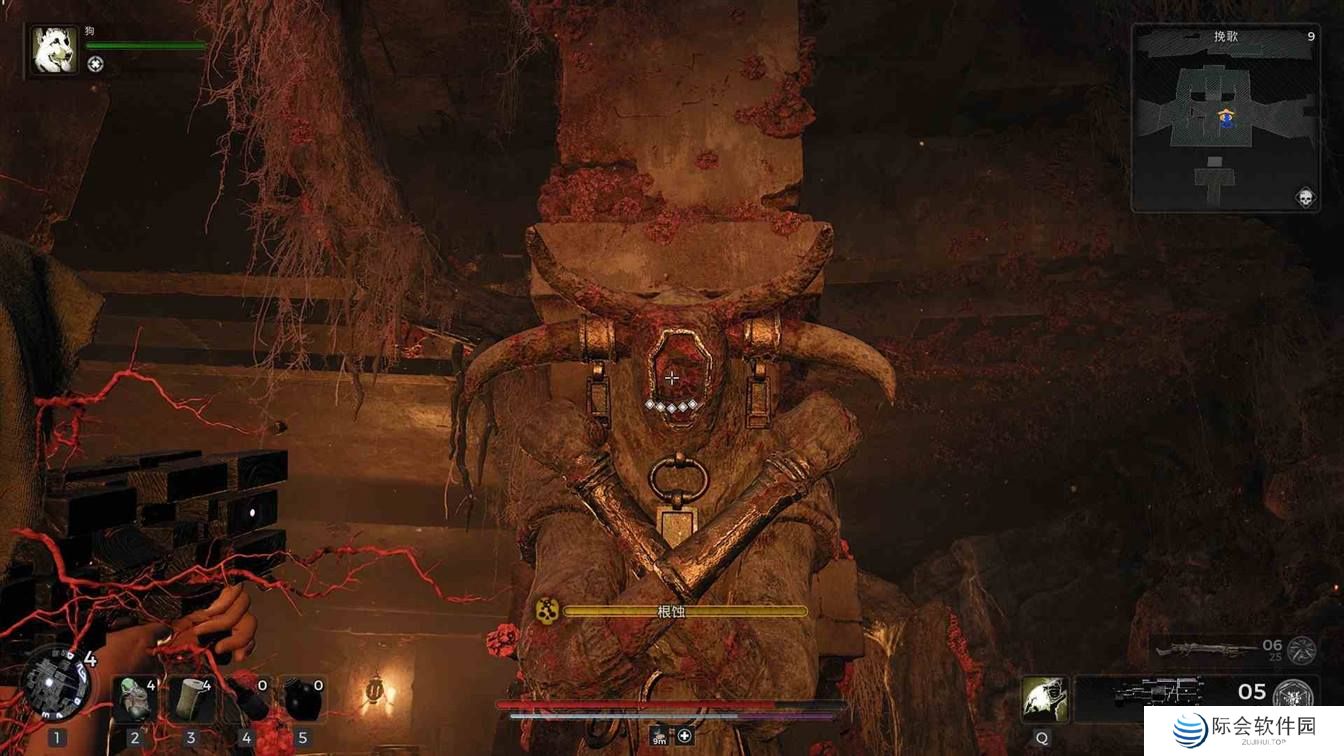Activate the long gun weapon mod icon
Image resolution: width=1344 pixels, height=756 pixels.
pyautogui.click(x=1300, y=649)
